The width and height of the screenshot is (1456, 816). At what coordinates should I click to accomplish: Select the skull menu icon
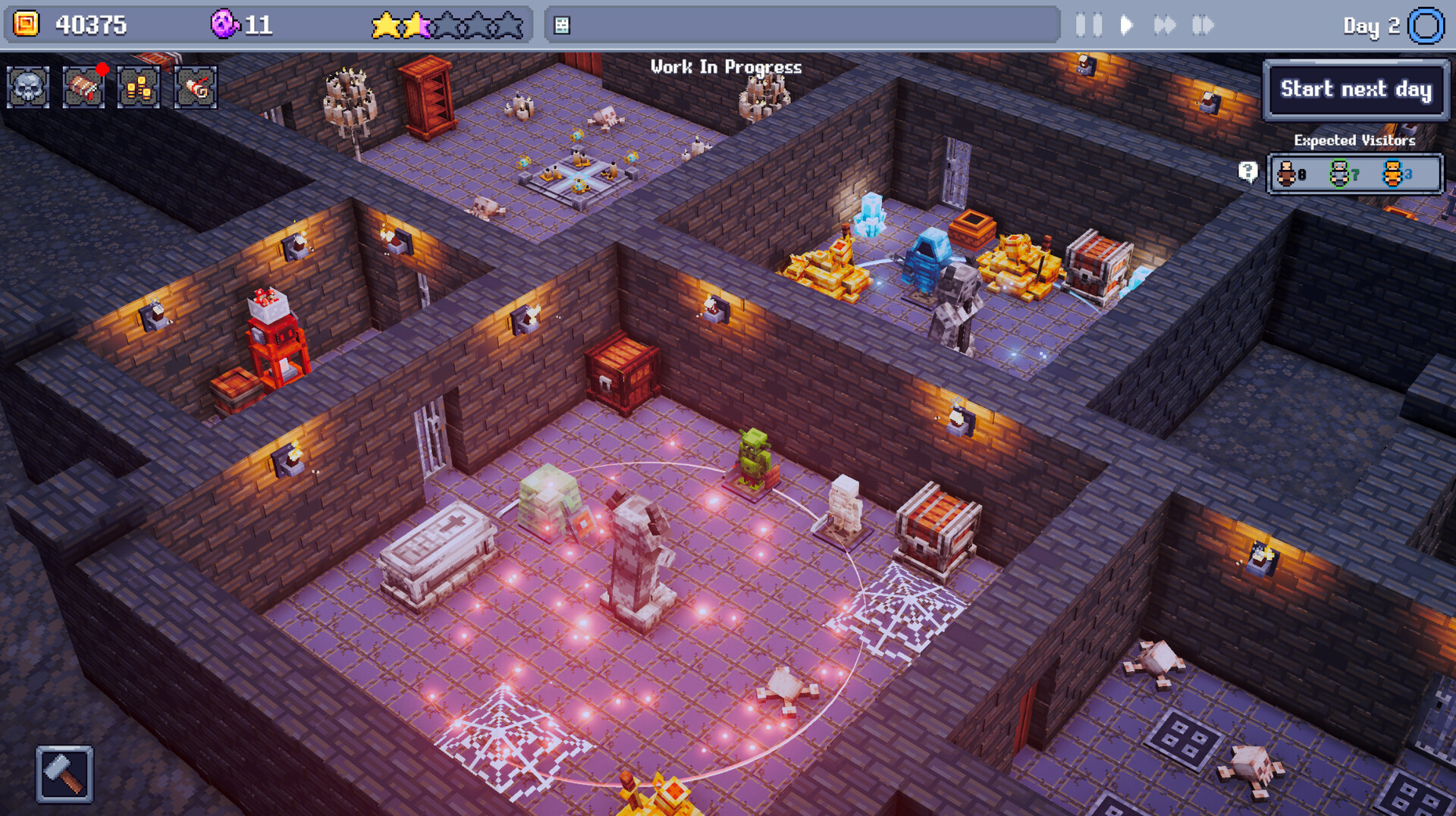click(28, 87)
